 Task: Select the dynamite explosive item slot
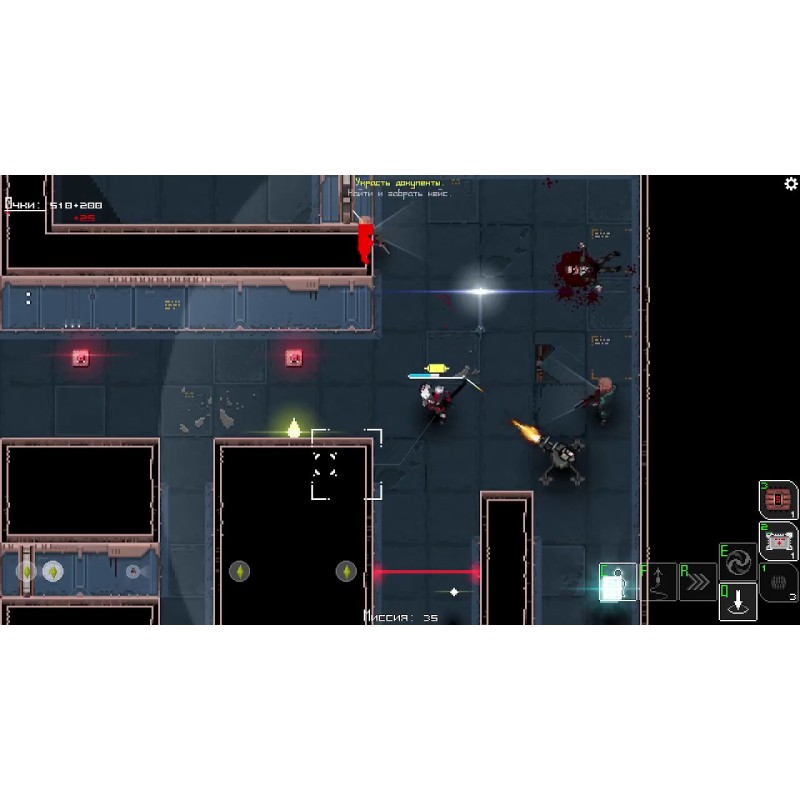click(778, 500)
